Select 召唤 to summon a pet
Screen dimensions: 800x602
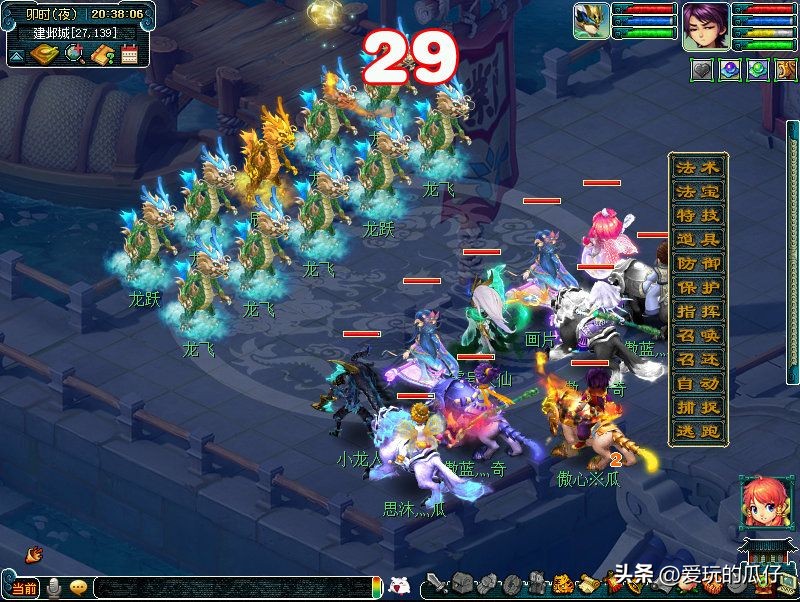pyautogui.click(x=697, y=336)
